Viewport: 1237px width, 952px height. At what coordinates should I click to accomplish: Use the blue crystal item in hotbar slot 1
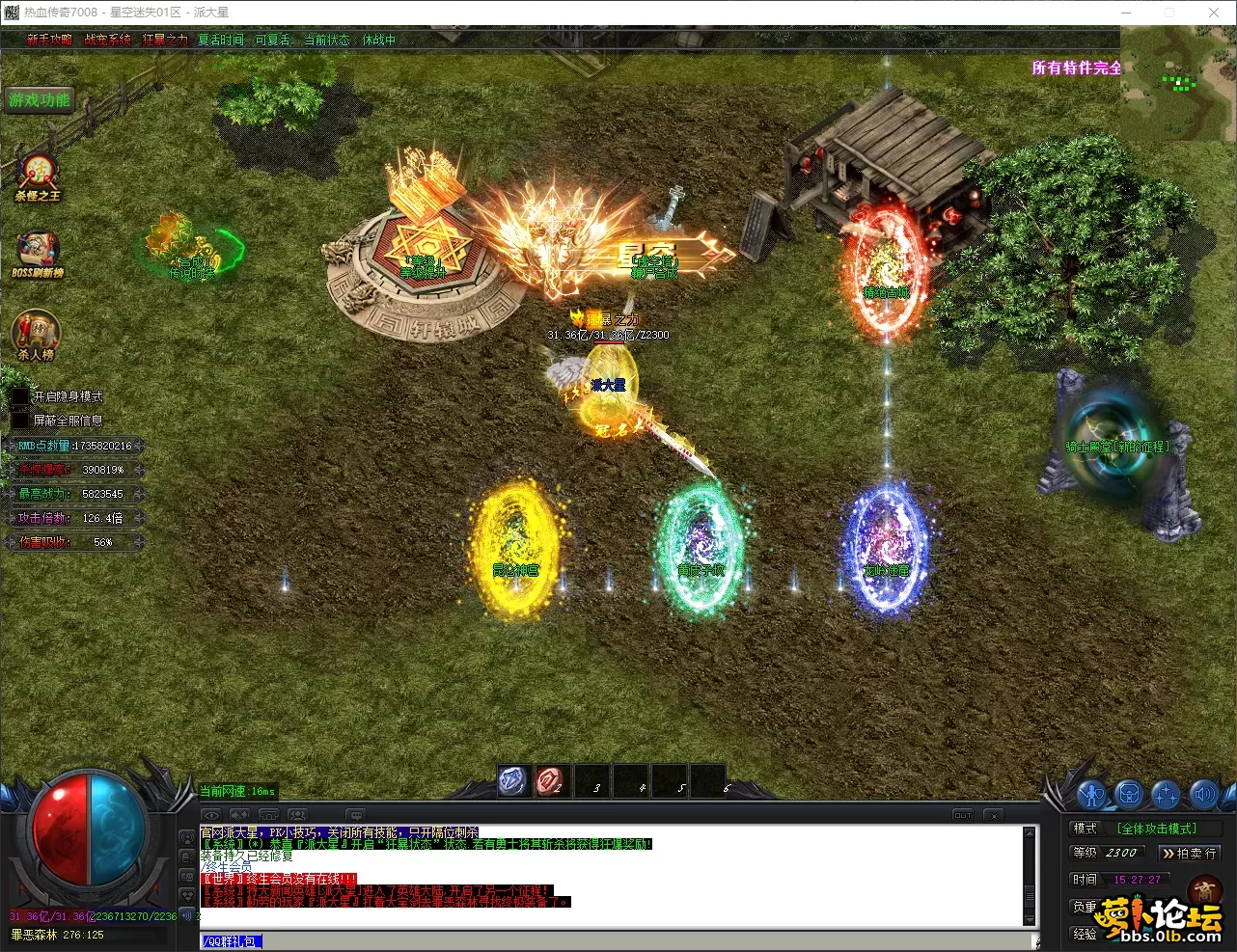pos(513,781)
